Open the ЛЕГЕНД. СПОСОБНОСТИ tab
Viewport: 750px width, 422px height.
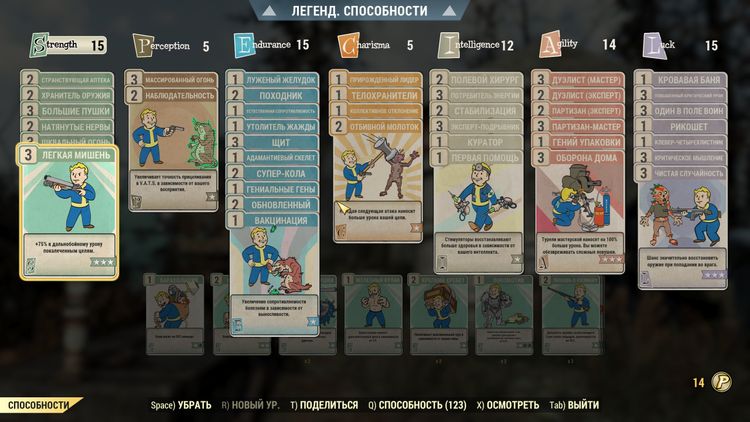pyautogui.click(x=374, y=11)
